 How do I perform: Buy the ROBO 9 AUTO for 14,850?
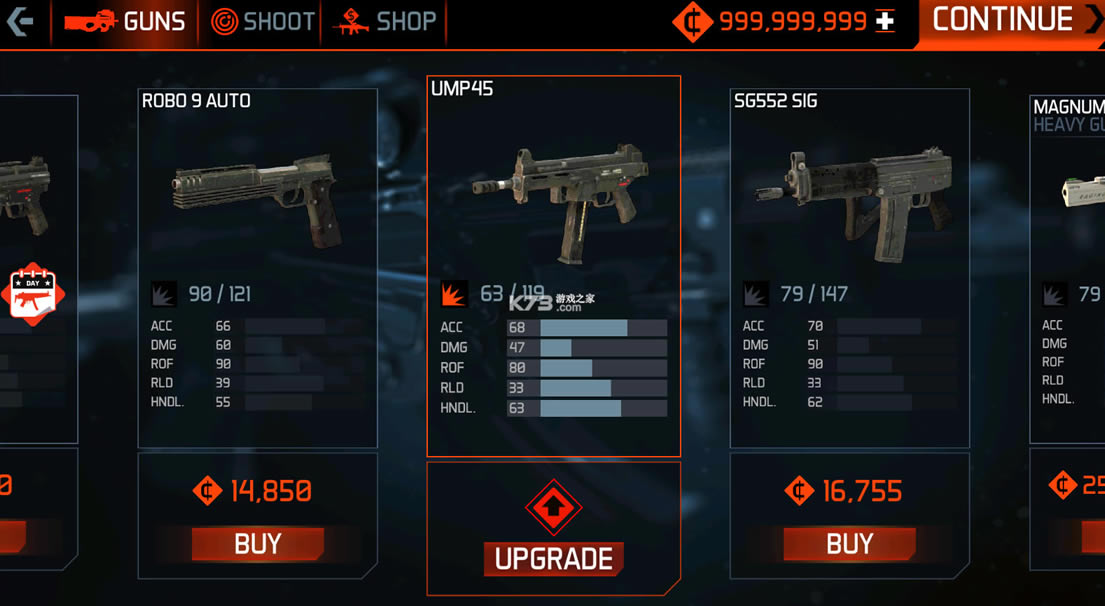(257, 544)
